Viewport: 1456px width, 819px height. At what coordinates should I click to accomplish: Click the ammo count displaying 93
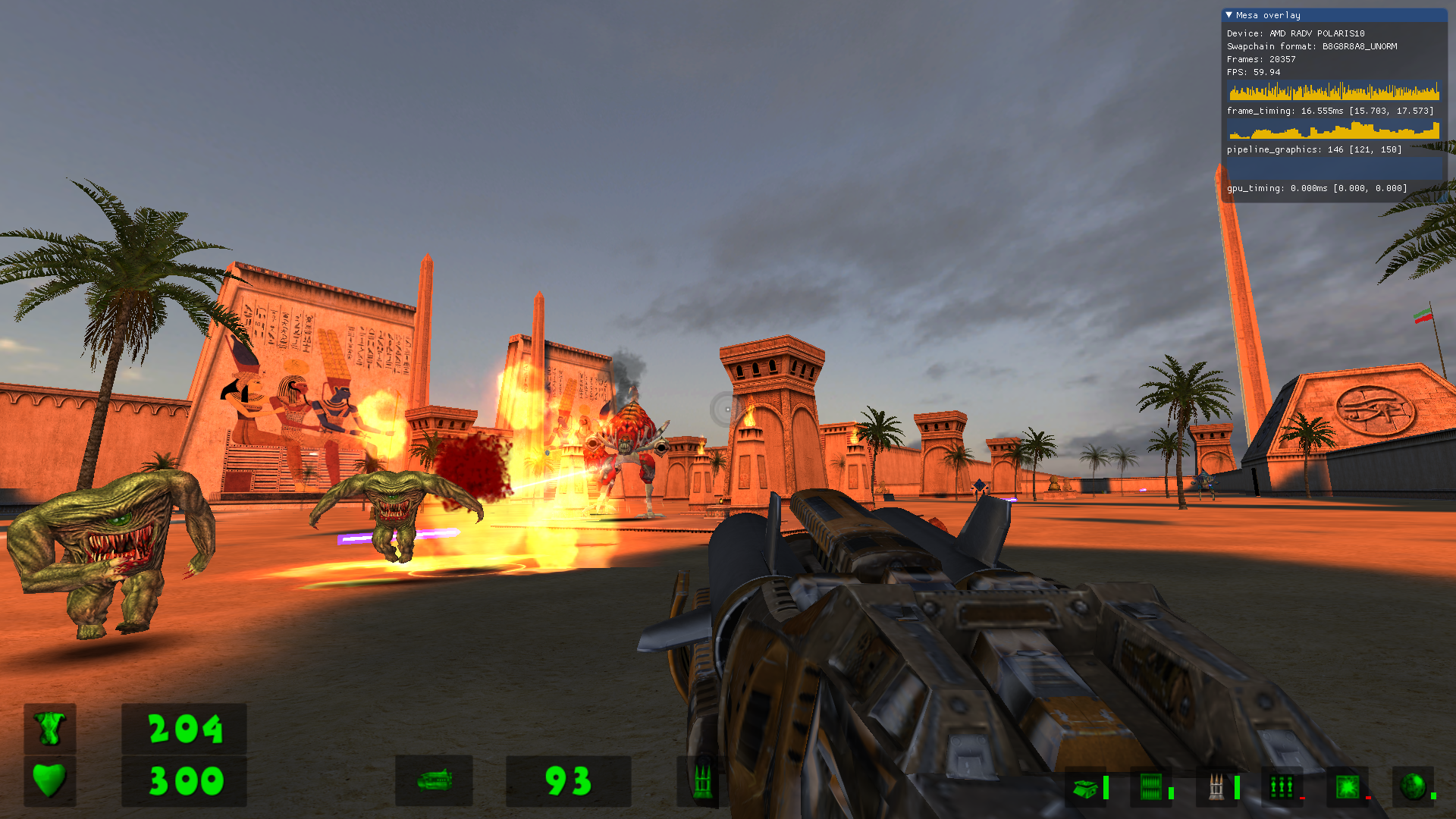point(567,782)
